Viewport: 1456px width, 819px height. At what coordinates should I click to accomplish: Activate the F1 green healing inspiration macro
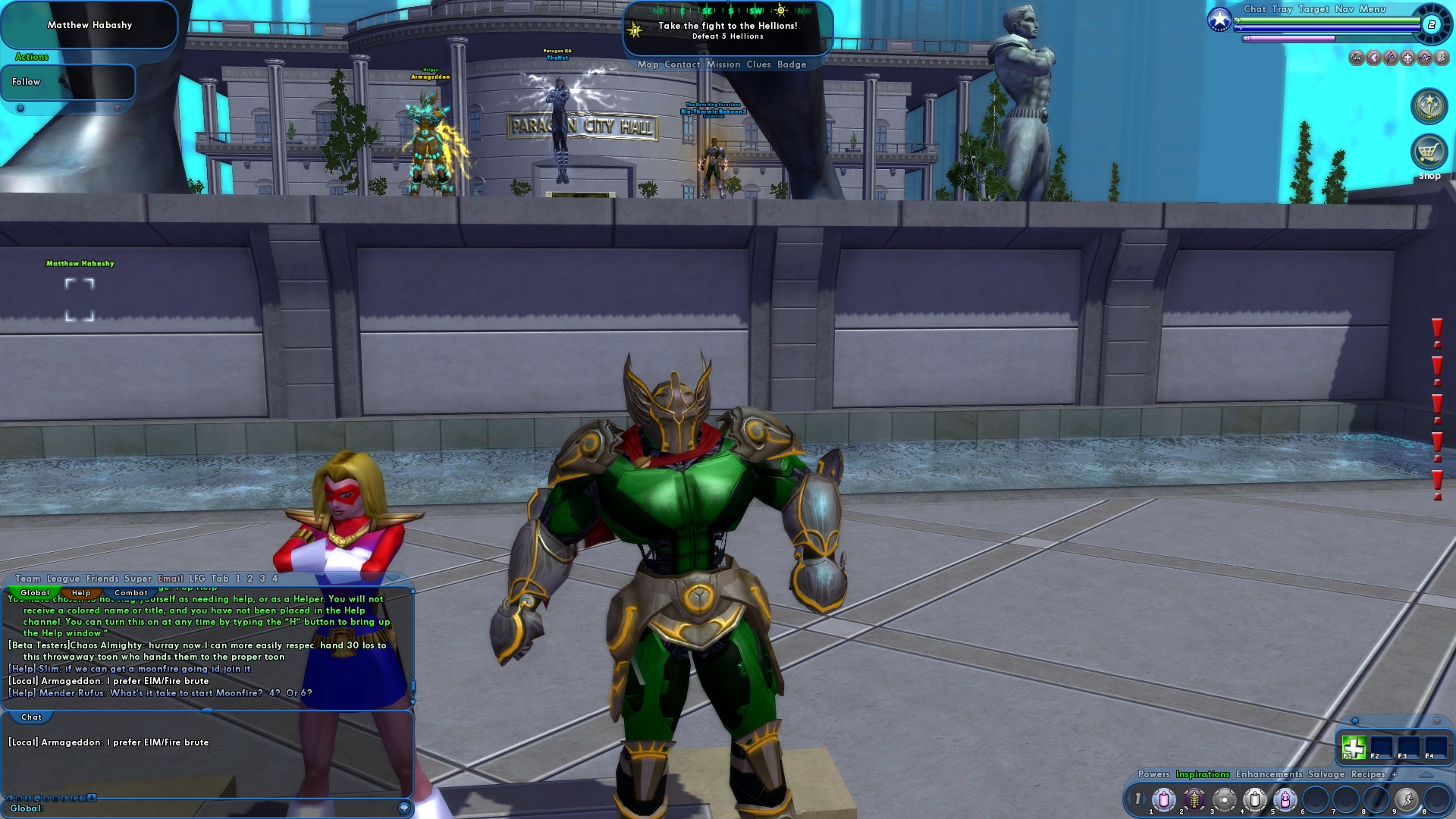pos(1355,747)
